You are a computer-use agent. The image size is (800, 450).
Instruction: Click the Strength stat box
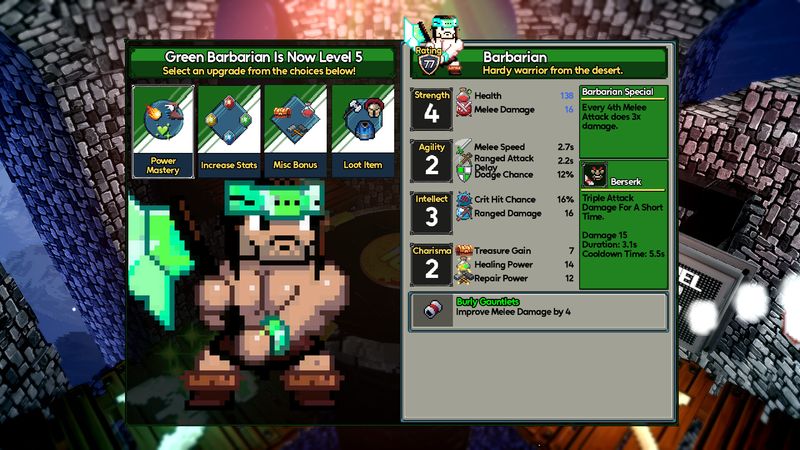tap(432, 109)
